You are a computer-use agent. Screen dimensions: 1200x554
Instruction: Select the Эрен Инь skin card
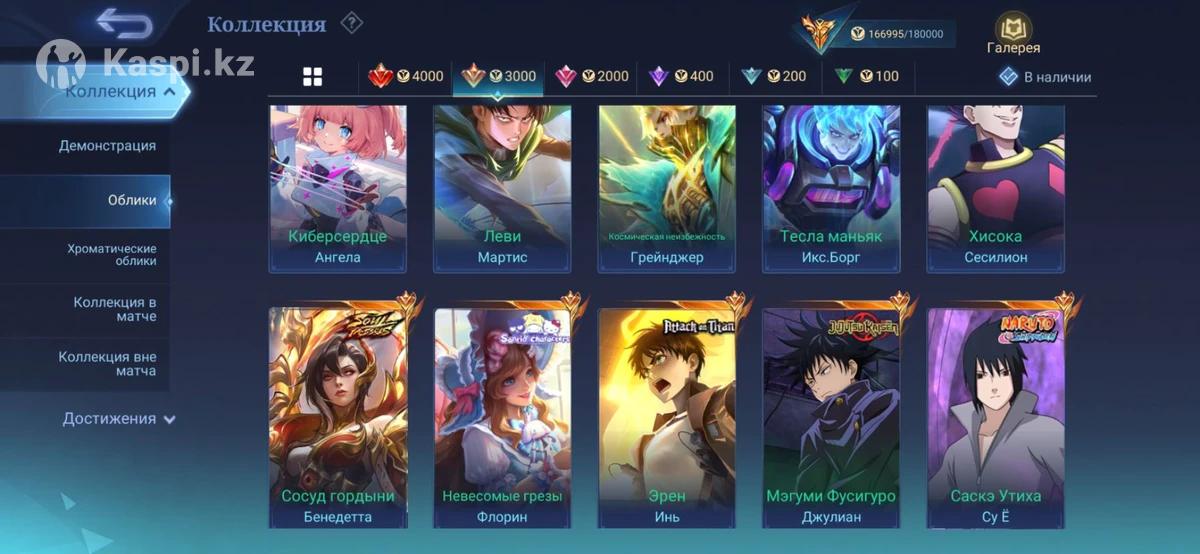pyautogui.click(x=666, y=417)
